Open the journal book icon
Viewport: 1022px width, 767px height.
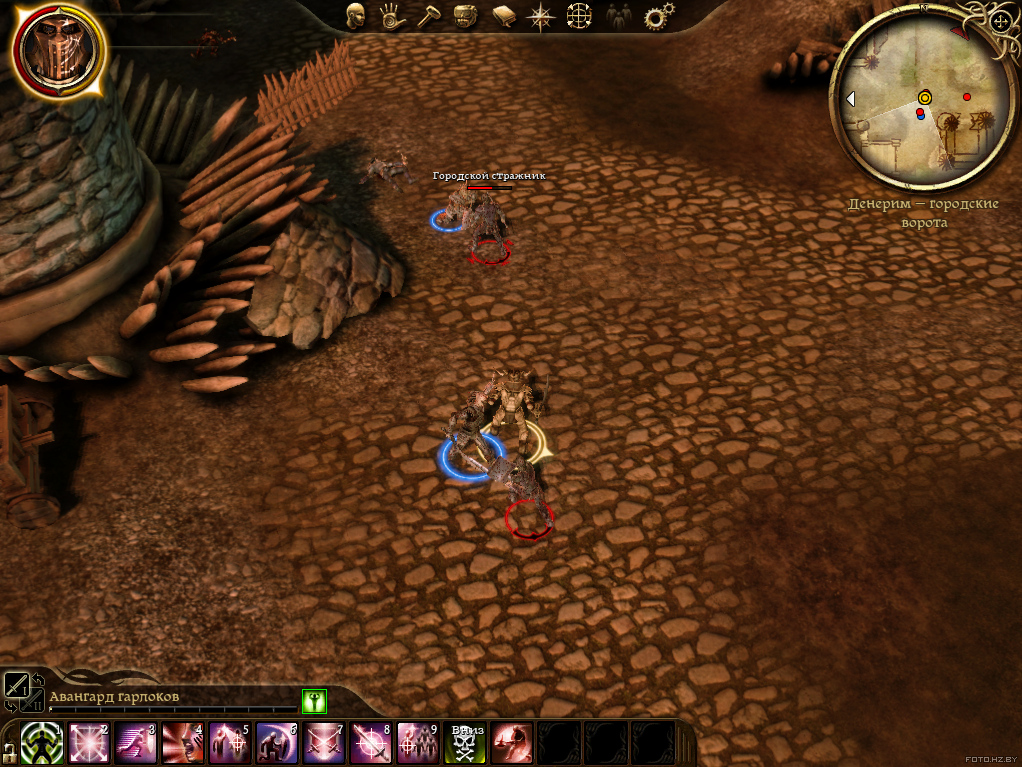coord(502,15)
